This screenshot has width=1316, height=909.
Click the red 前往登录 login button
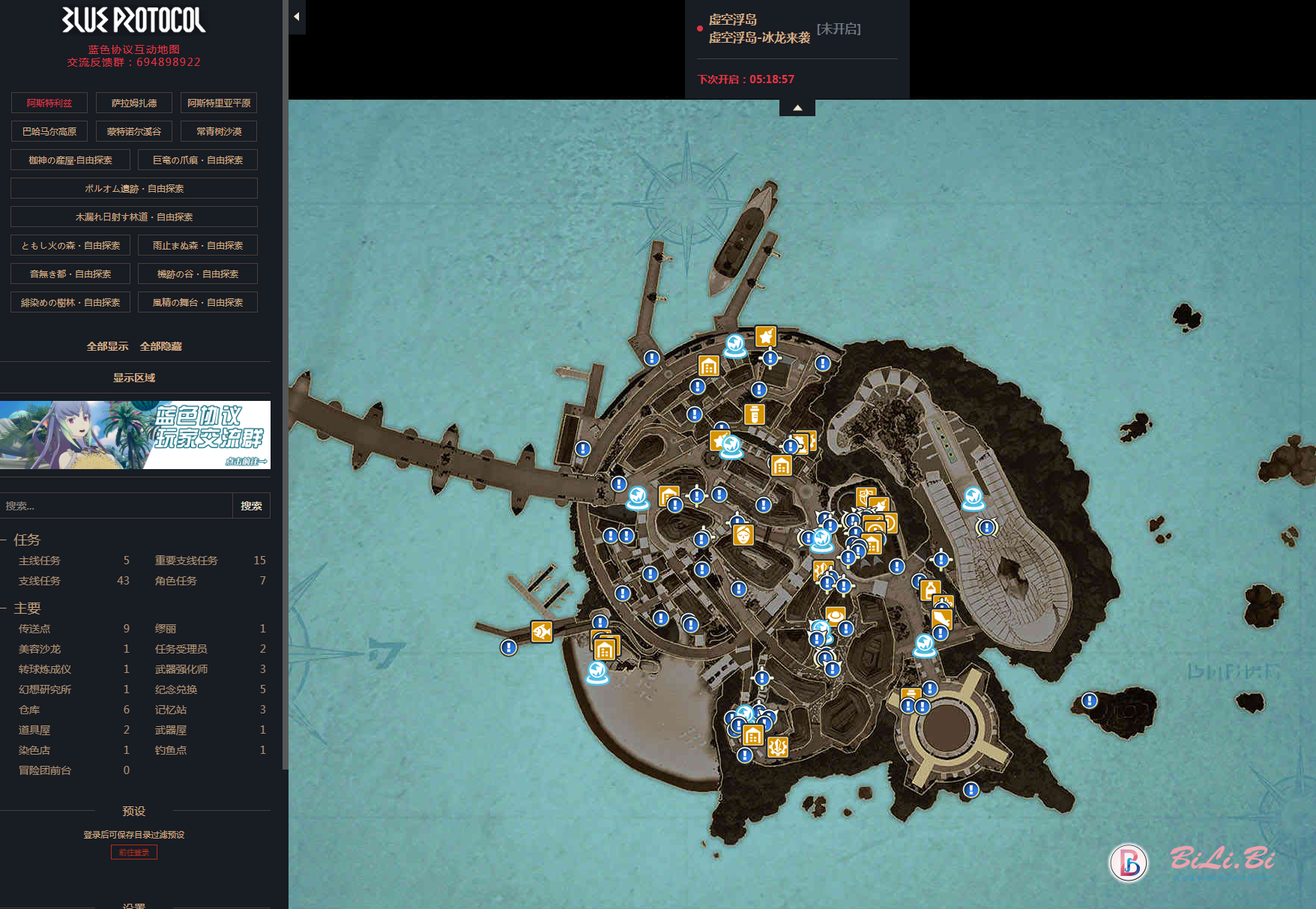pyautogui.click(x=134, y=852)
